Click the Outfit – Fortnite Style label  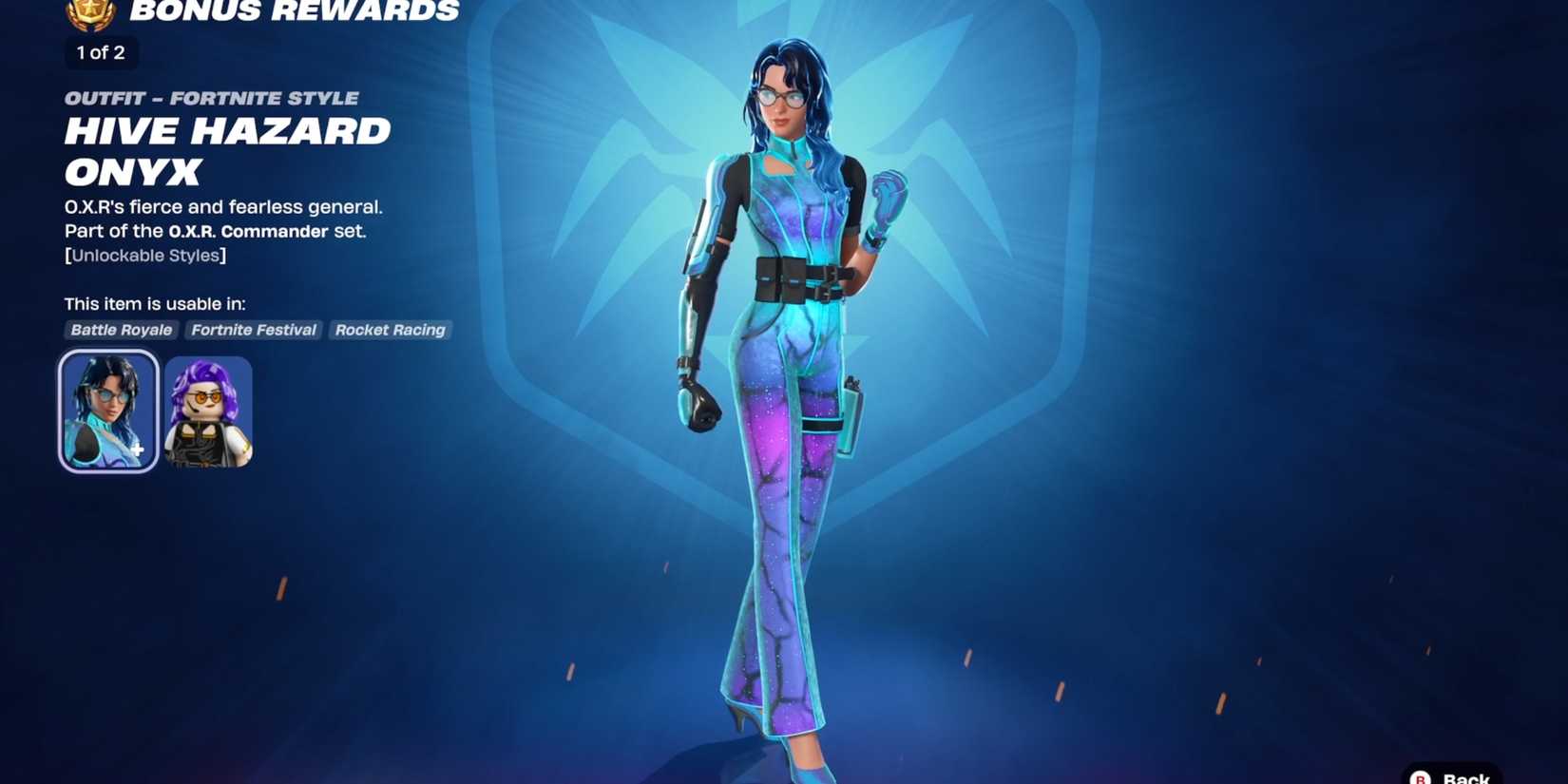pos(211,97)
